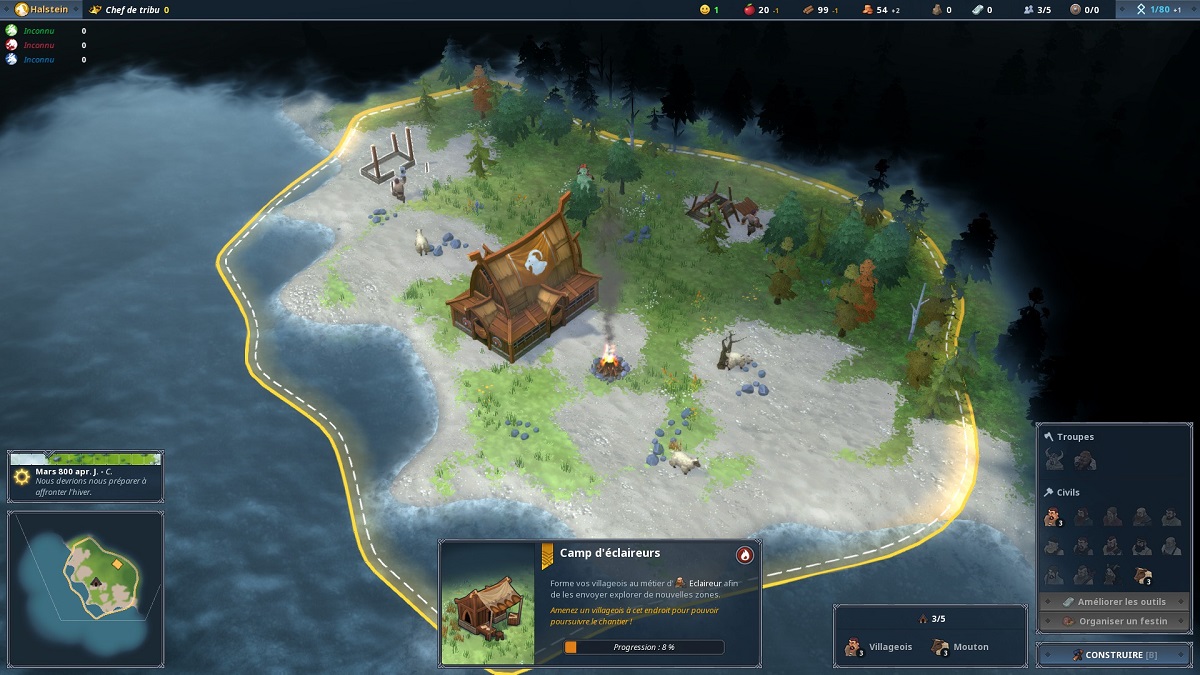The height and width of the screenshot is (675, 1200).
Task: Select Villageois in the population summary
Action: tap(879, 647)
